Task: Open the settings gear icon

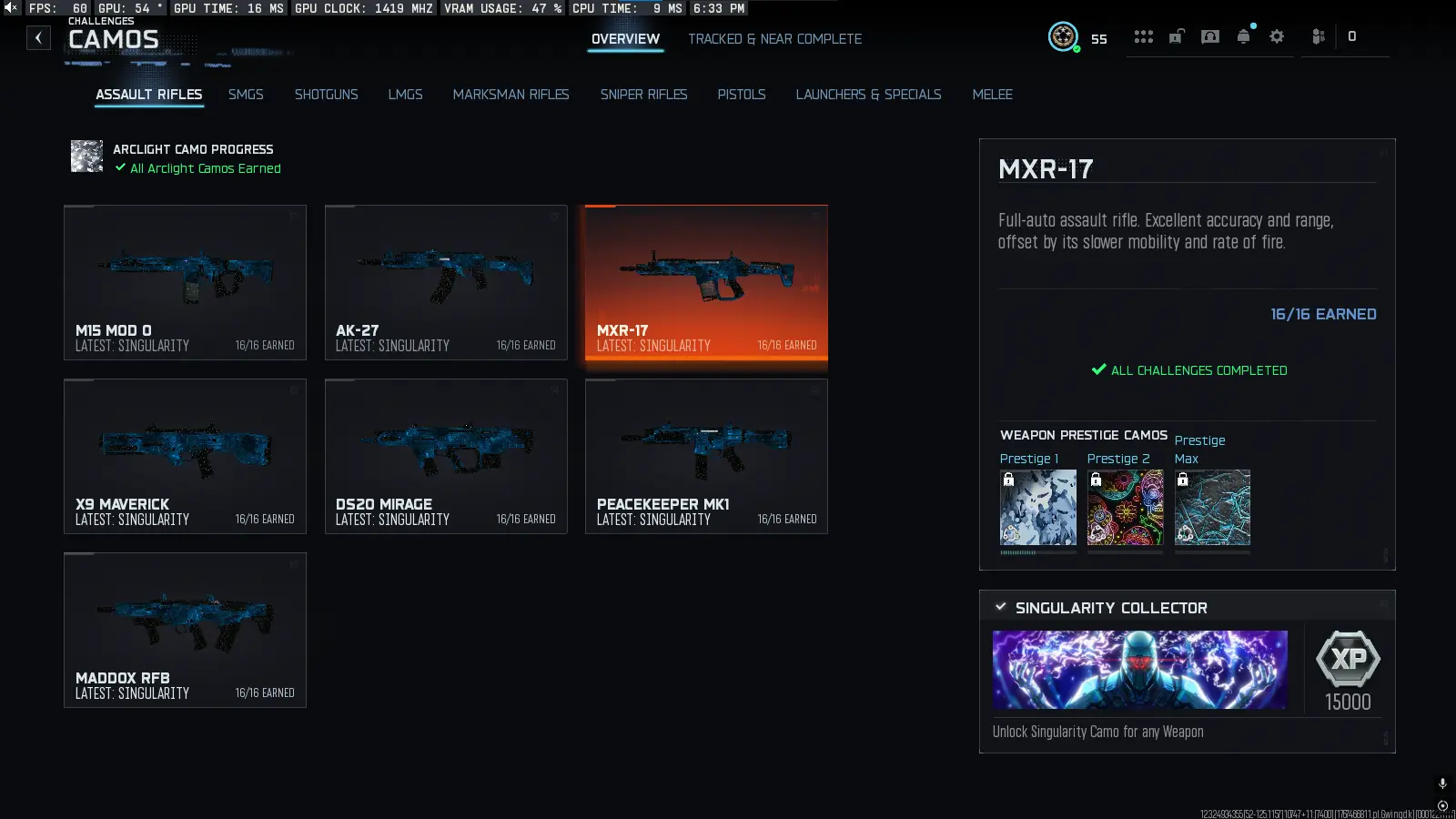Action: pyautogui.click(x=1276, y=36)
